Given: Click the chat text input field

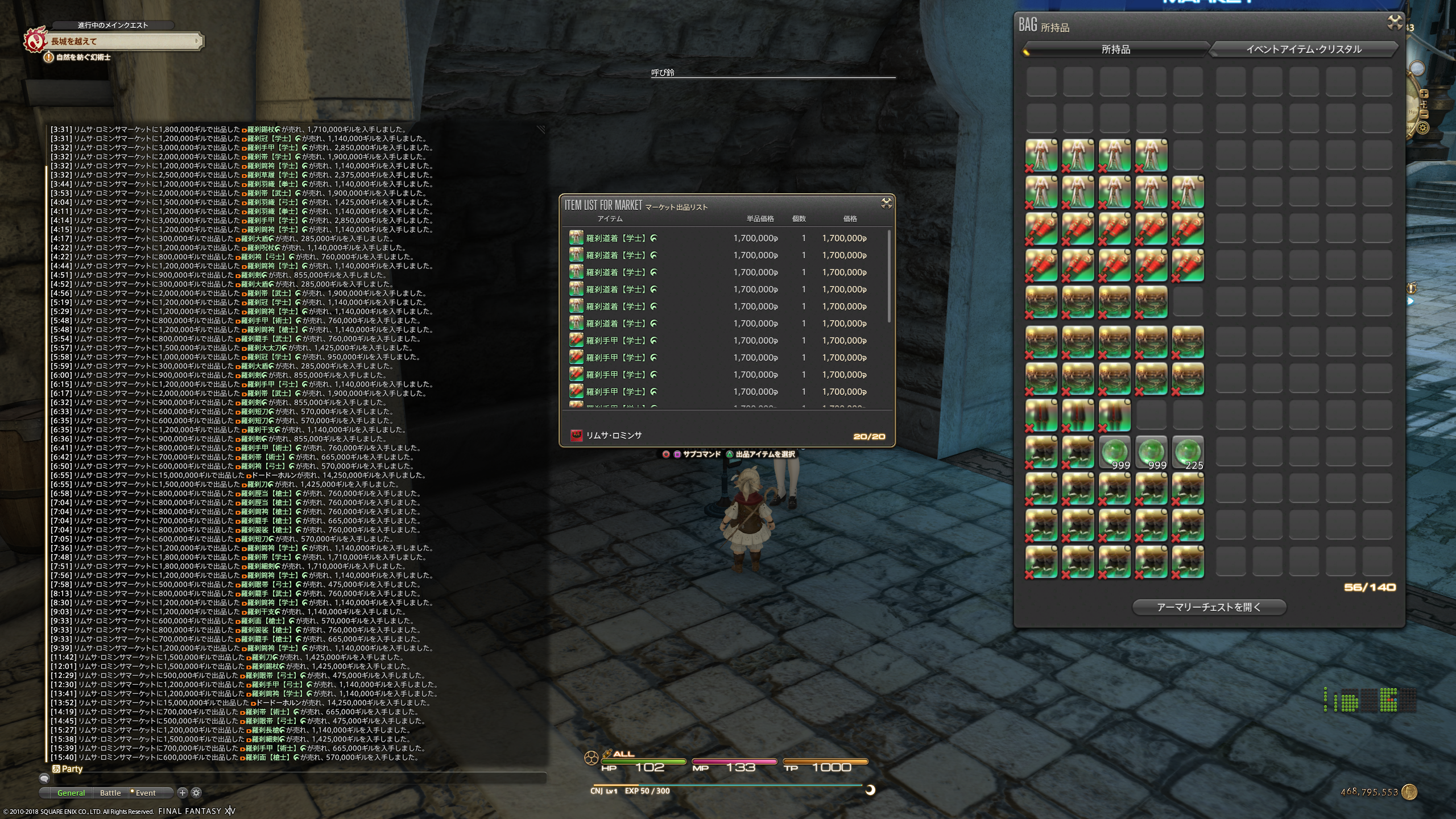Looking at the screenshot, I should [296, 778].
